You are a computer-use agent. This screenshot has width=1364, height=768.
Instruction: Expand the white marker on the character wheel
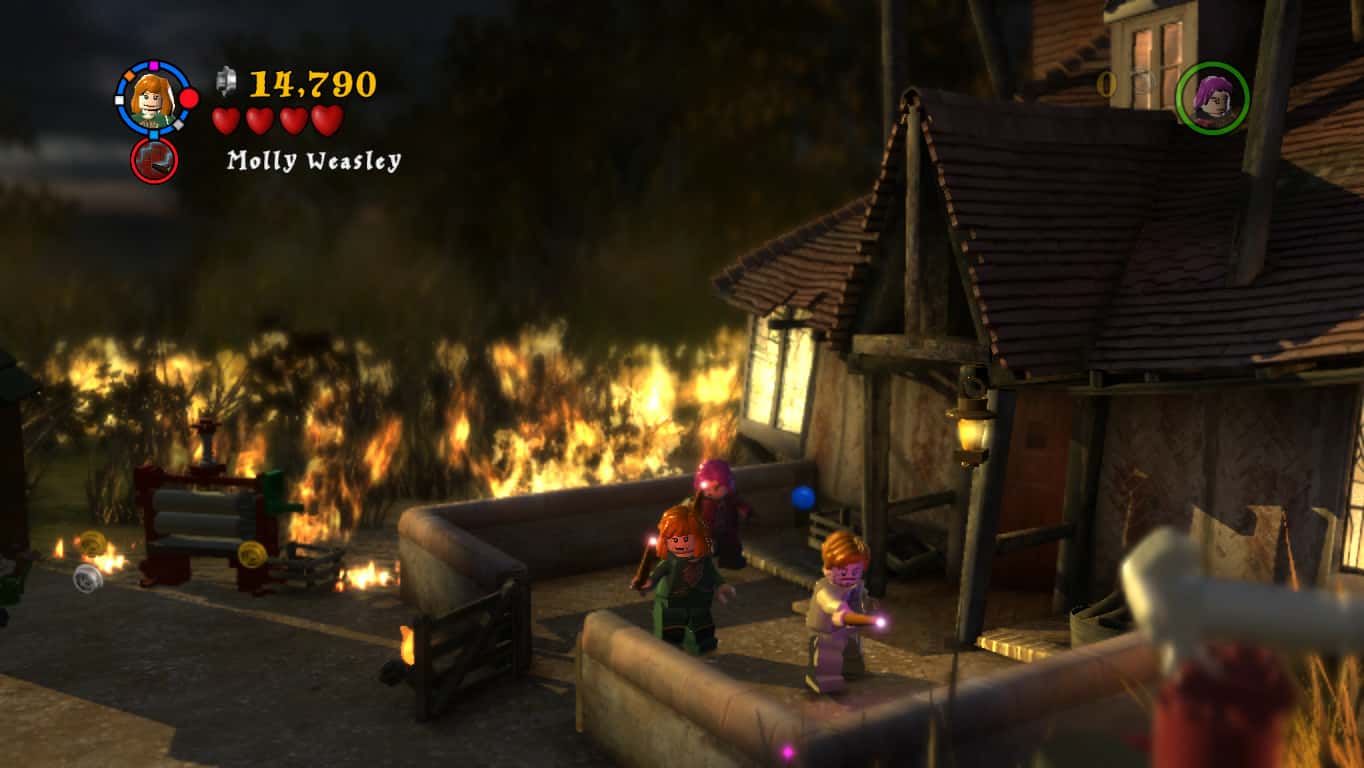[x=118, y=100]
